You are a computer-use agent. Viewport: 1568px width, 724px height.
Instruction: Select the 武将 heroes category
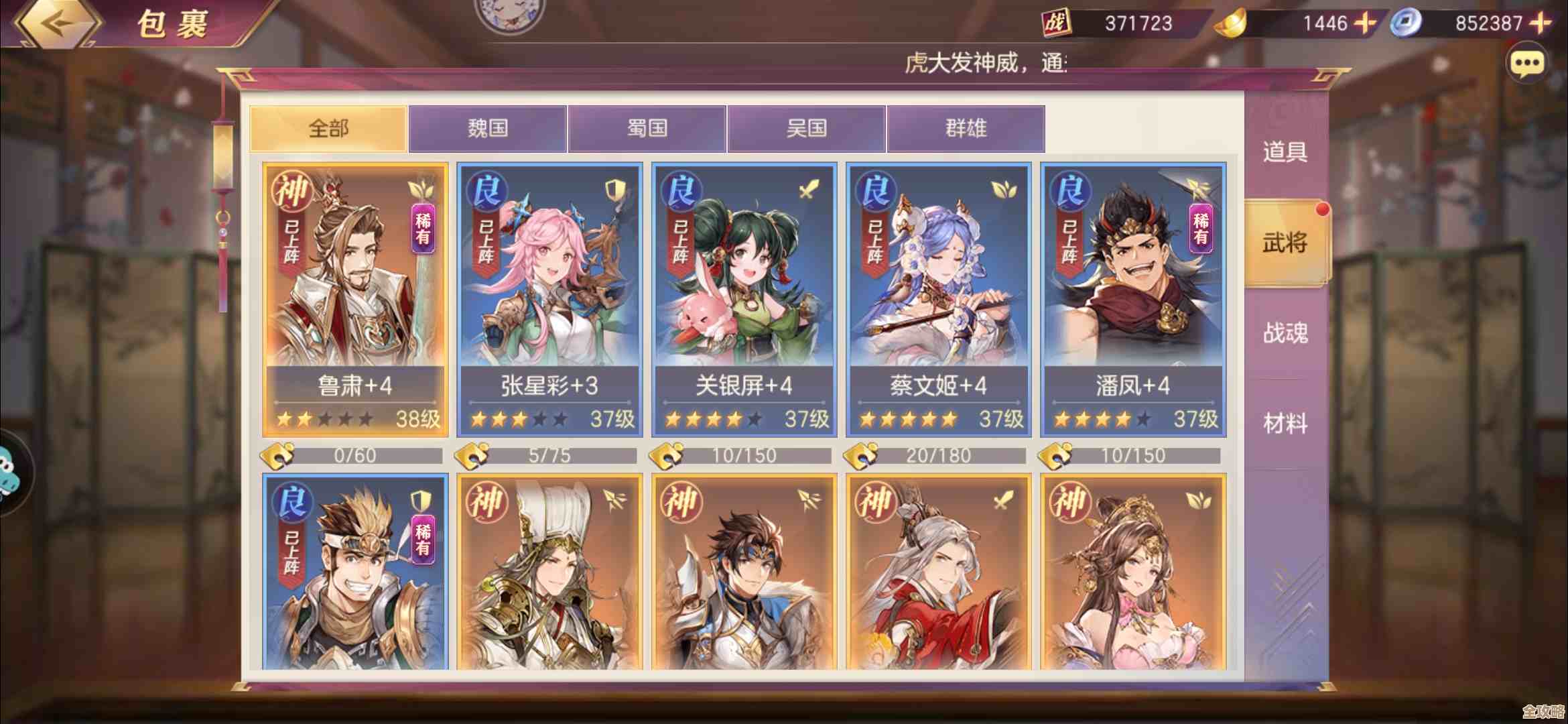point(1285,243)
